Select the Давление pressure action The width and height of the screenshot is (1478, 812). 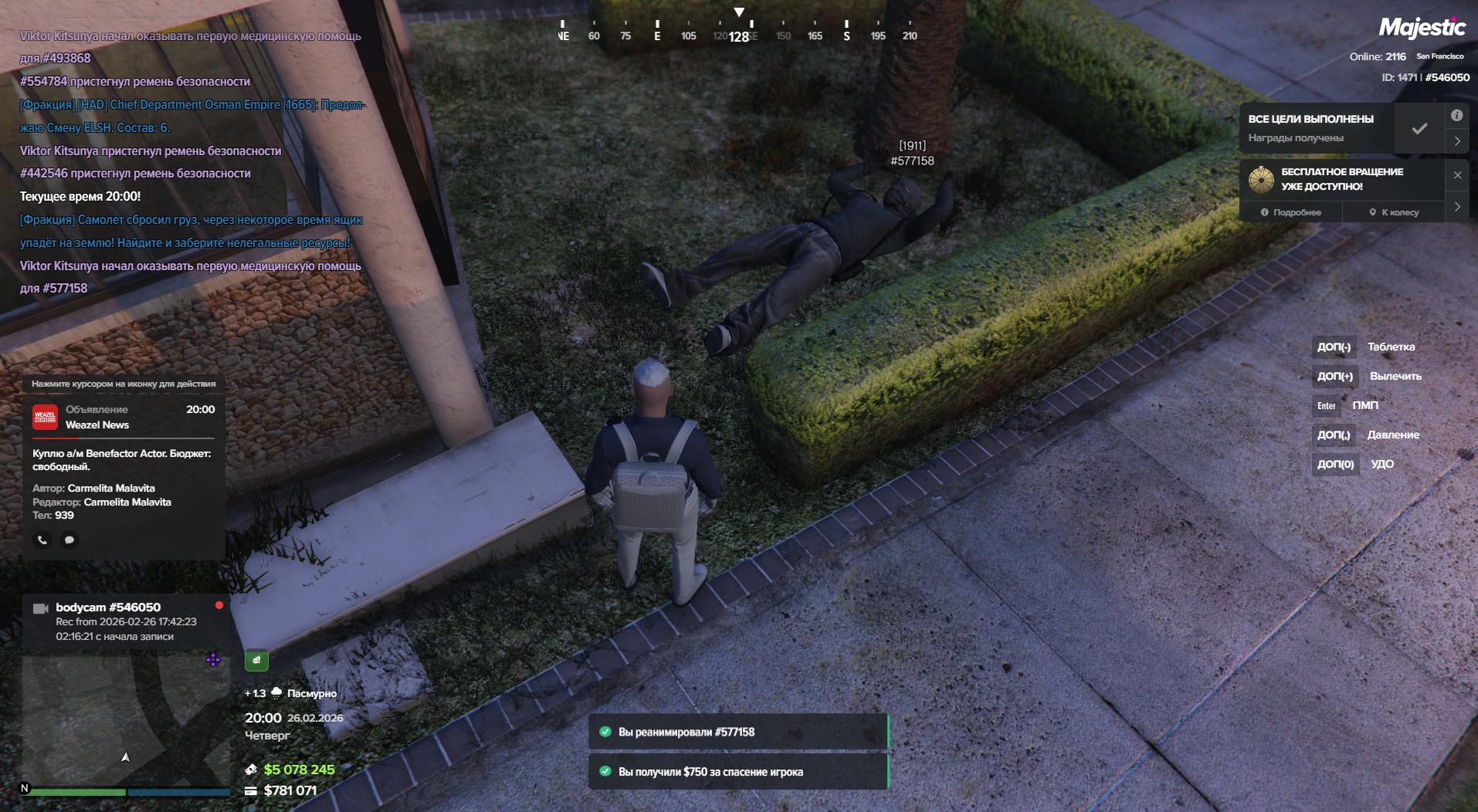(x=1393, y=435)
